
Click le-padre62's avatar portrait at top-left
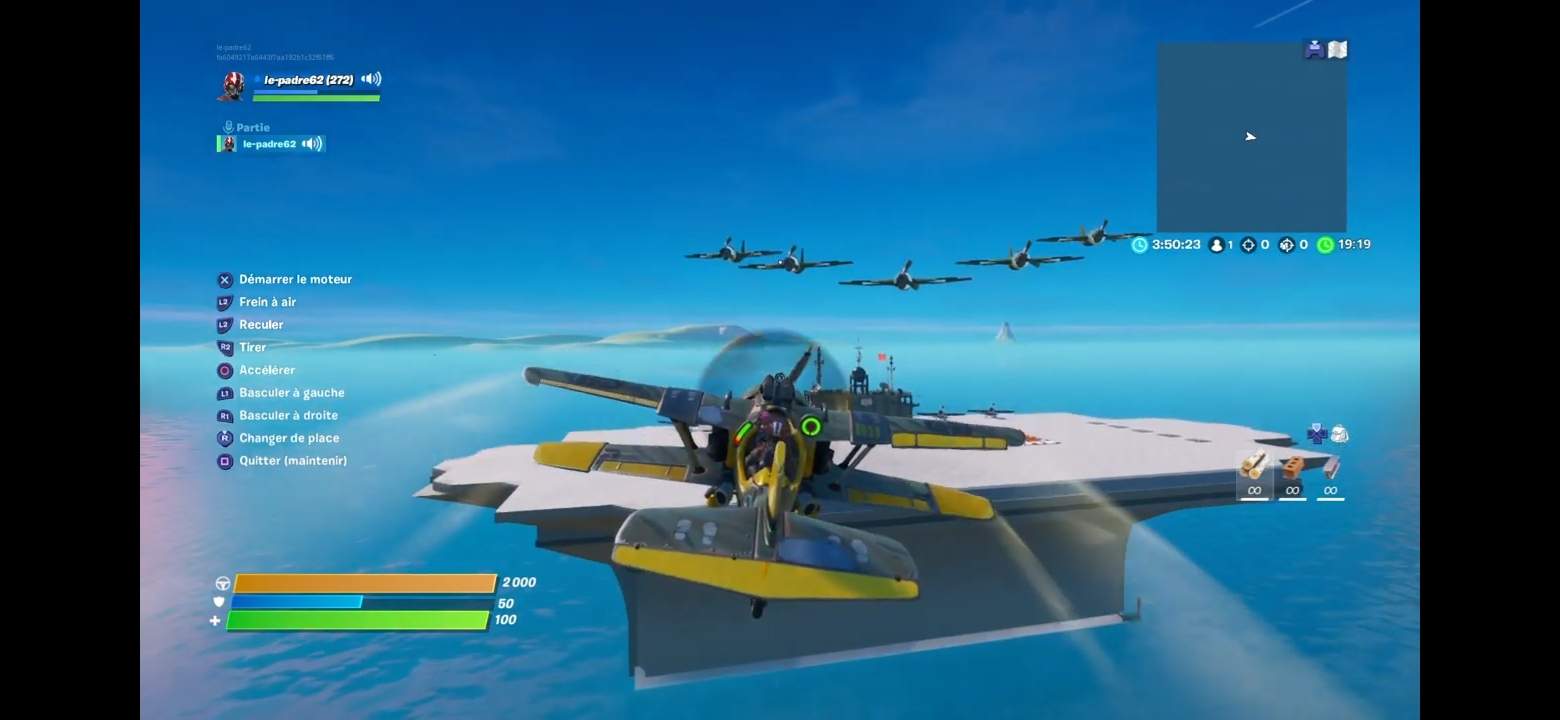pyautogui.click(x=230, y=86)
